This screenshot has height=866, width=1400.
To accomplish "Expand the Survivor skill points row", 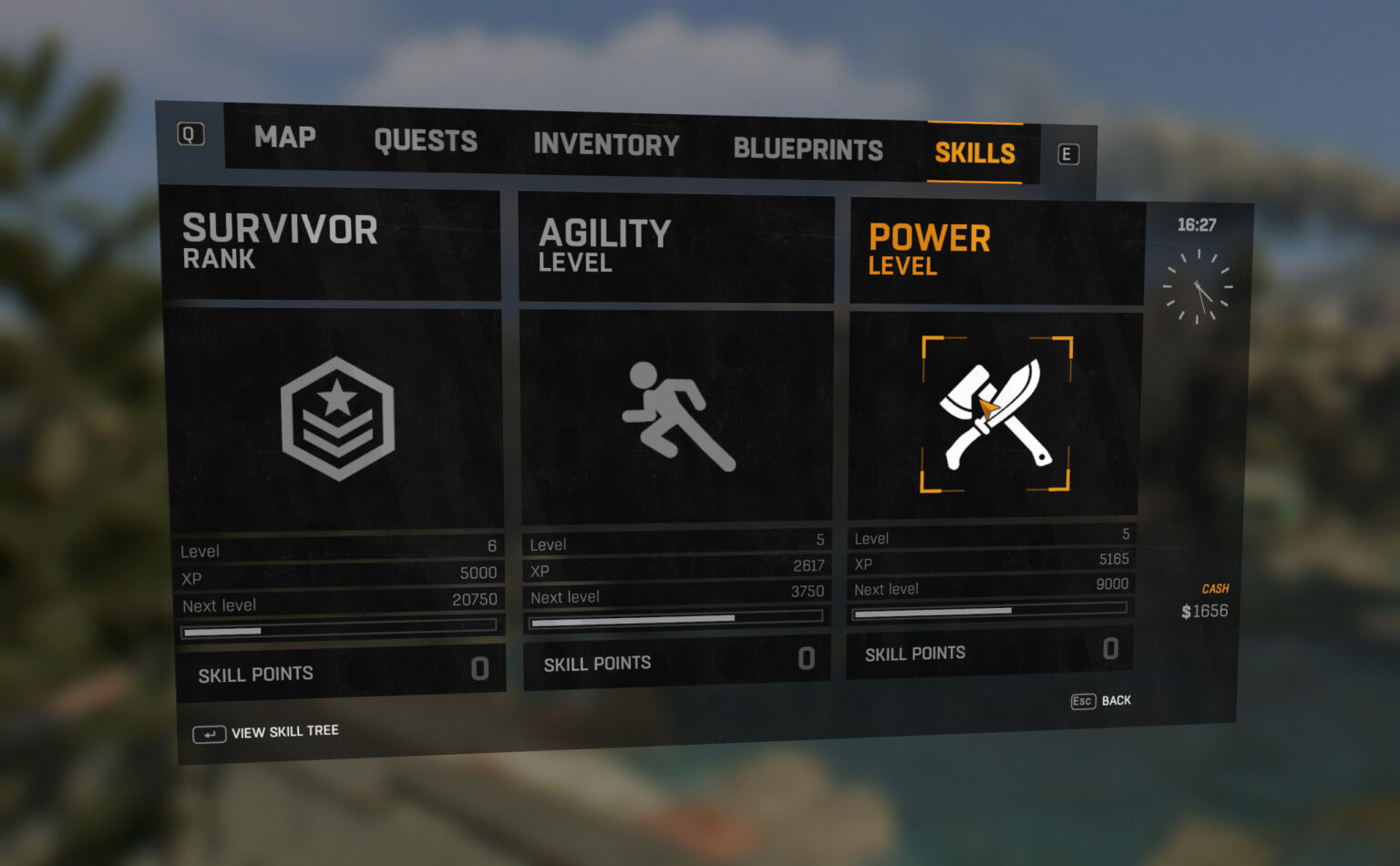I will [342, 672].
